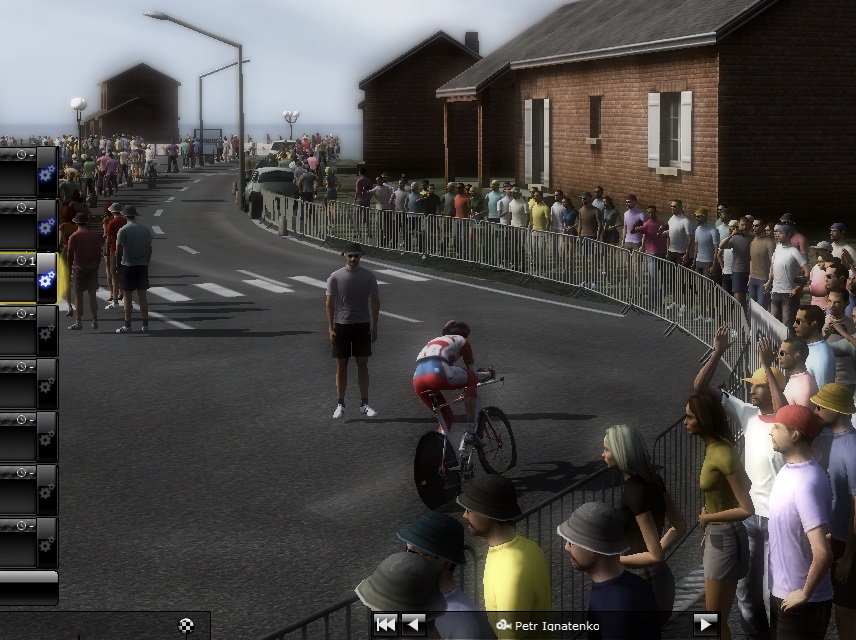Switch camera to the previous rider
Viewport: 856px width, 640px height.
pos(412,625)
